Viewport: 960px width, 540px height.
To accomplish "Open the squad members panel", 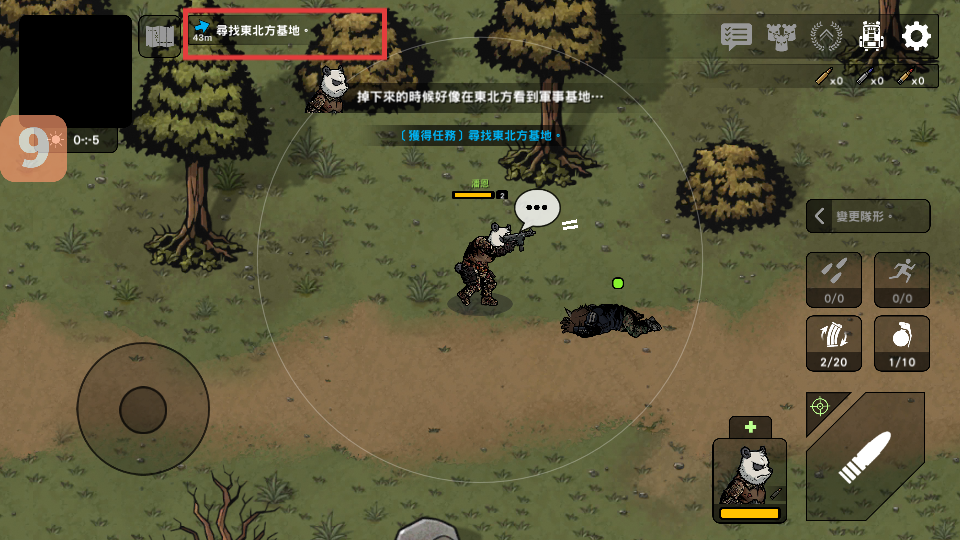I will (781, 37).
